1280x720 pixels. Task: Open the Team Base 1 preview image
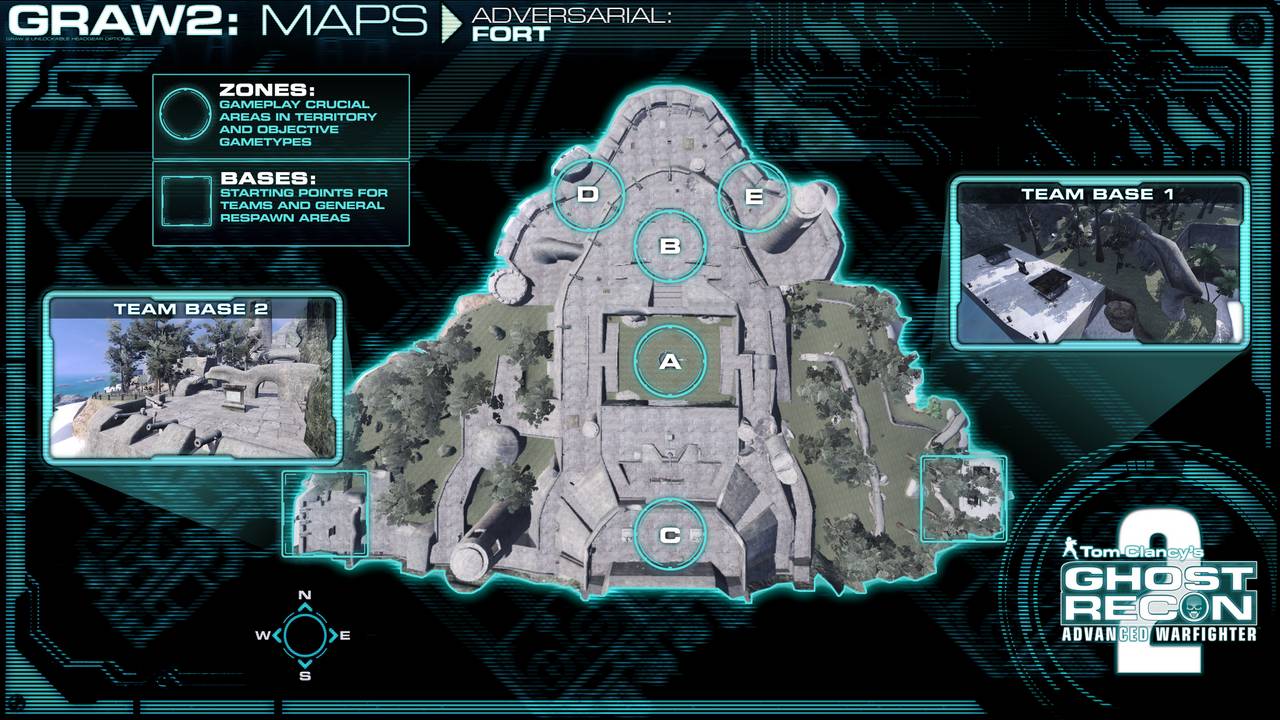point(1099,262)
